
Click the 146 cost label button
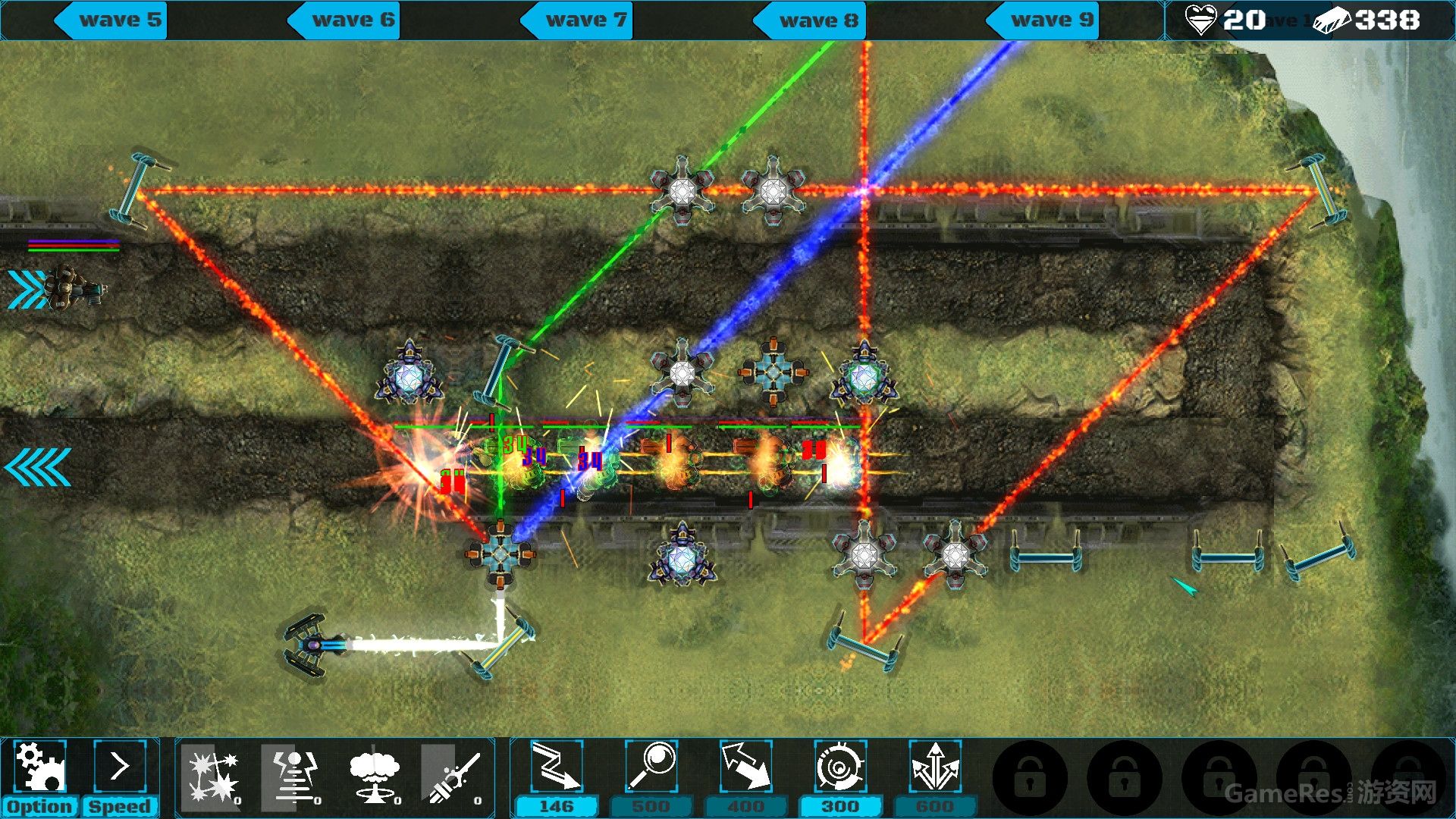(x=557, y=806)
